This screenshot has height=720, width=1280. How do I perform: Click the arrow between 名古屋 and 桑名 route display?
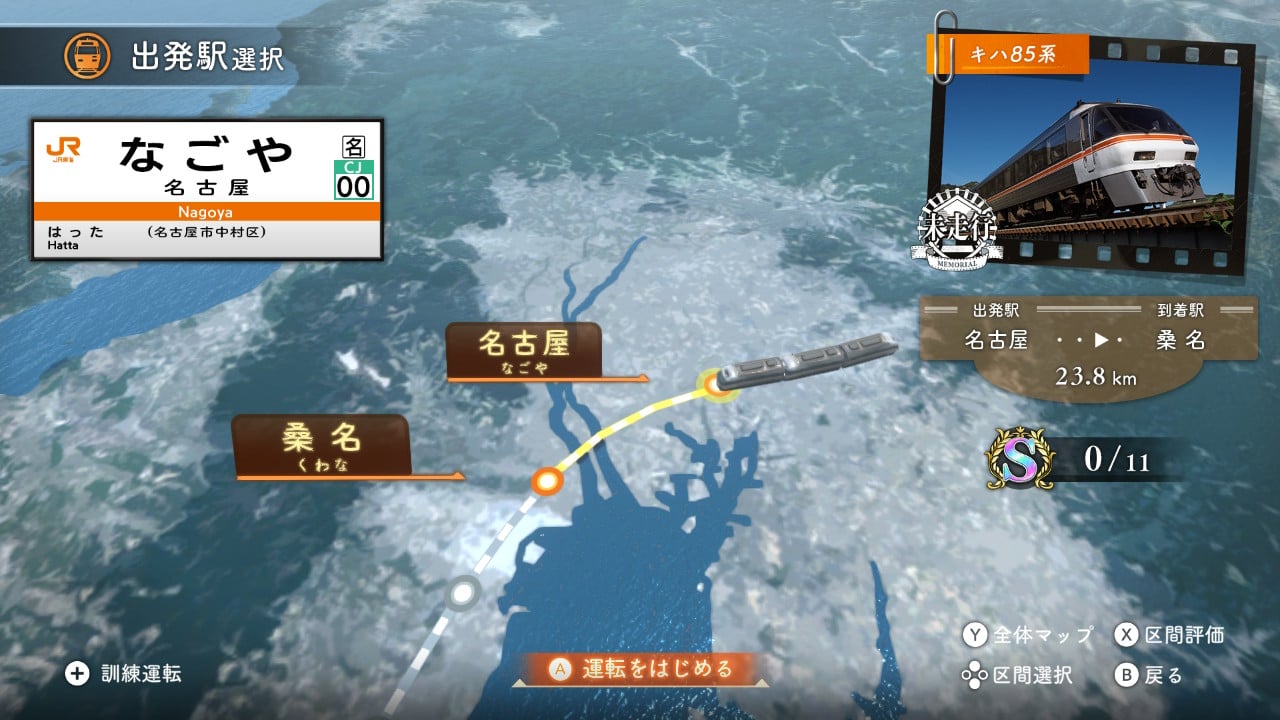point(1101,340)
